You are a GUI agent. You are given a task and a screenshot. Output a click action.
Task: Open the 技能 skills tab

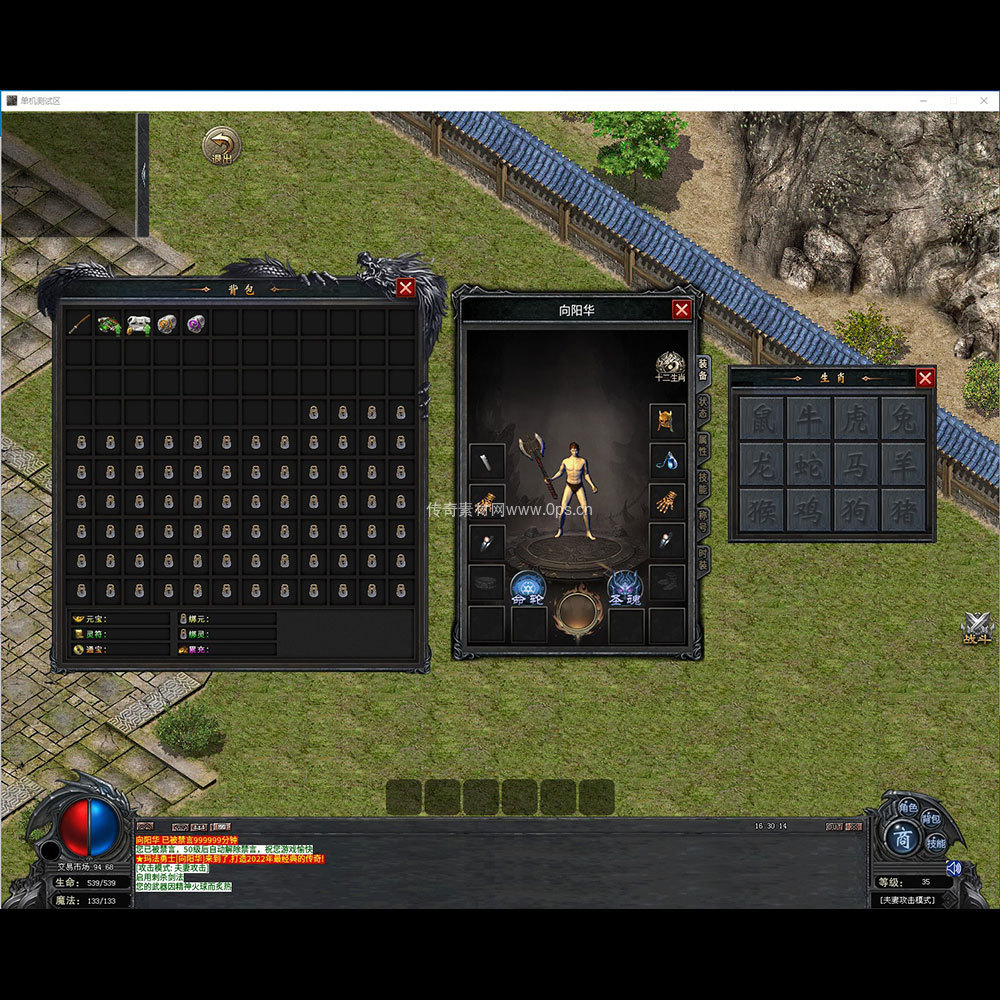(703, 484)
